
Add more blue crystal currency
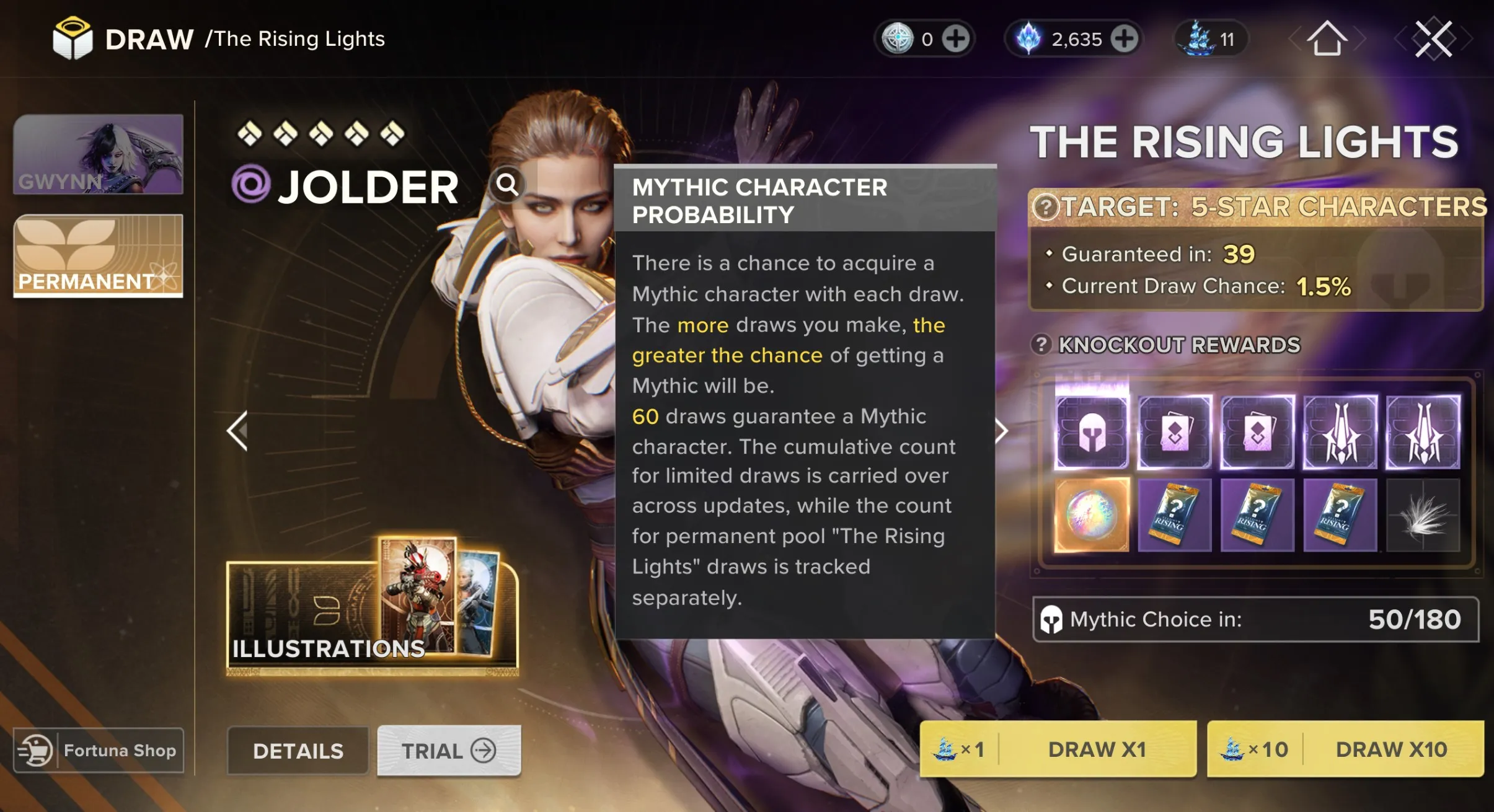(1124, 39)
